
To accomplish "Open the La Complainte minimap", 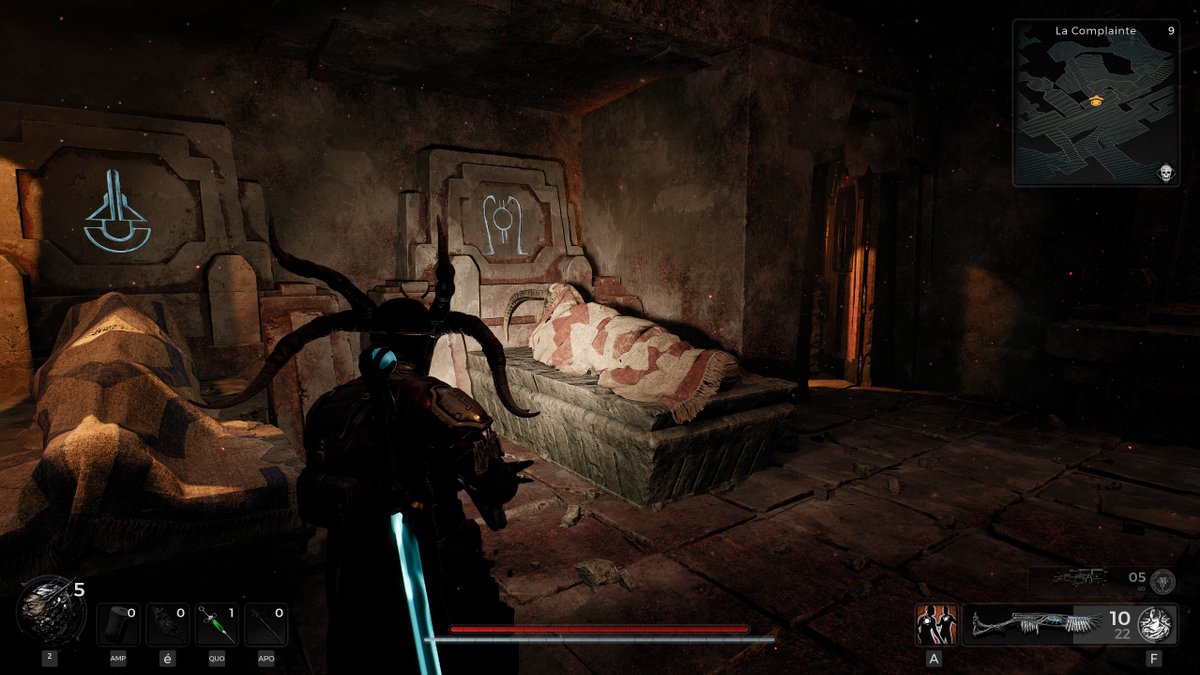I will [1095, 103].
